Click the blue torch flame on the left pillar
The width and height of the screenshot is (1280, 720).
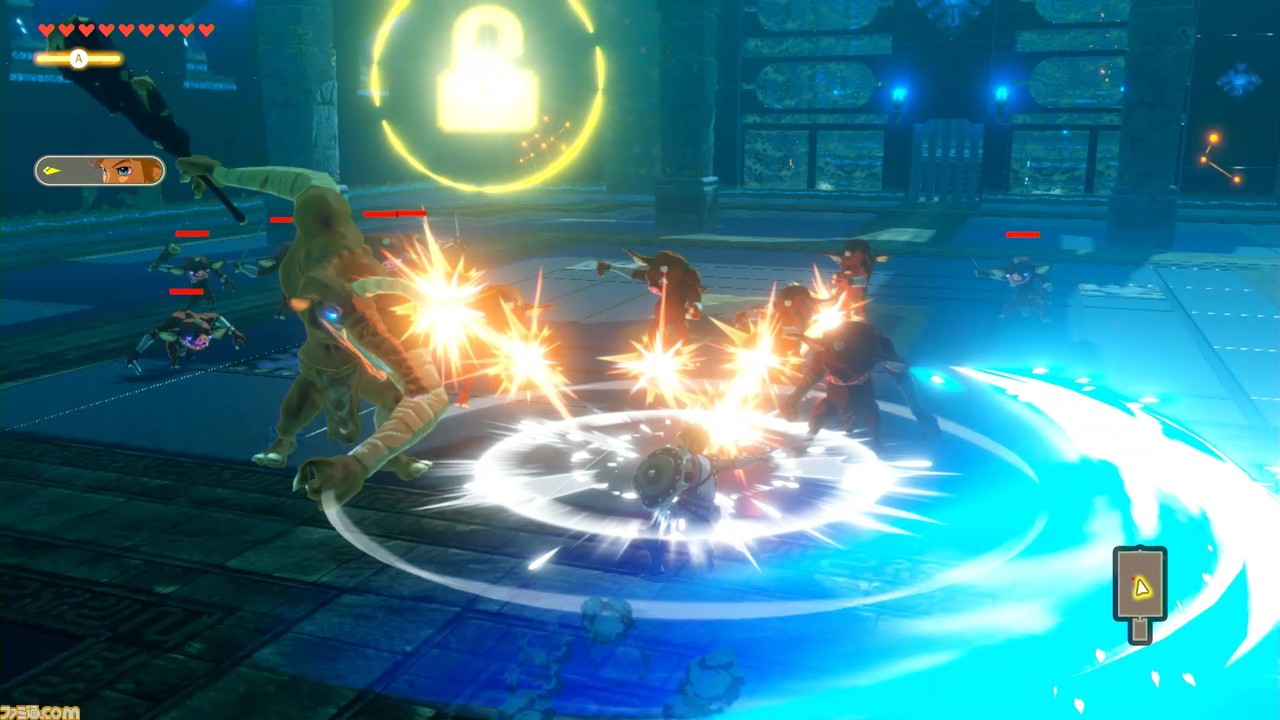click(x=897, y=93)
